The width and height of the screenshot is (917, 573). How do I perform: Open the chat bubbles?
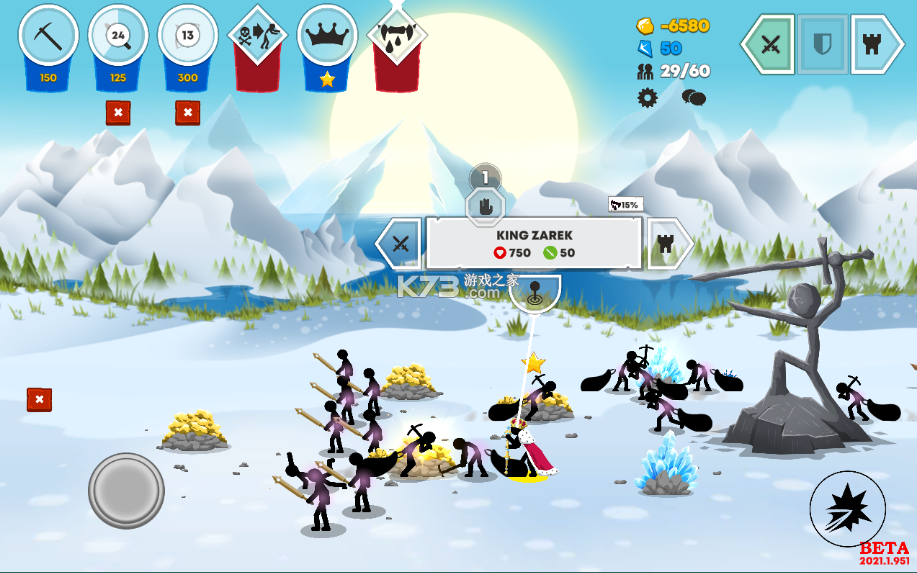click(694, 97)
